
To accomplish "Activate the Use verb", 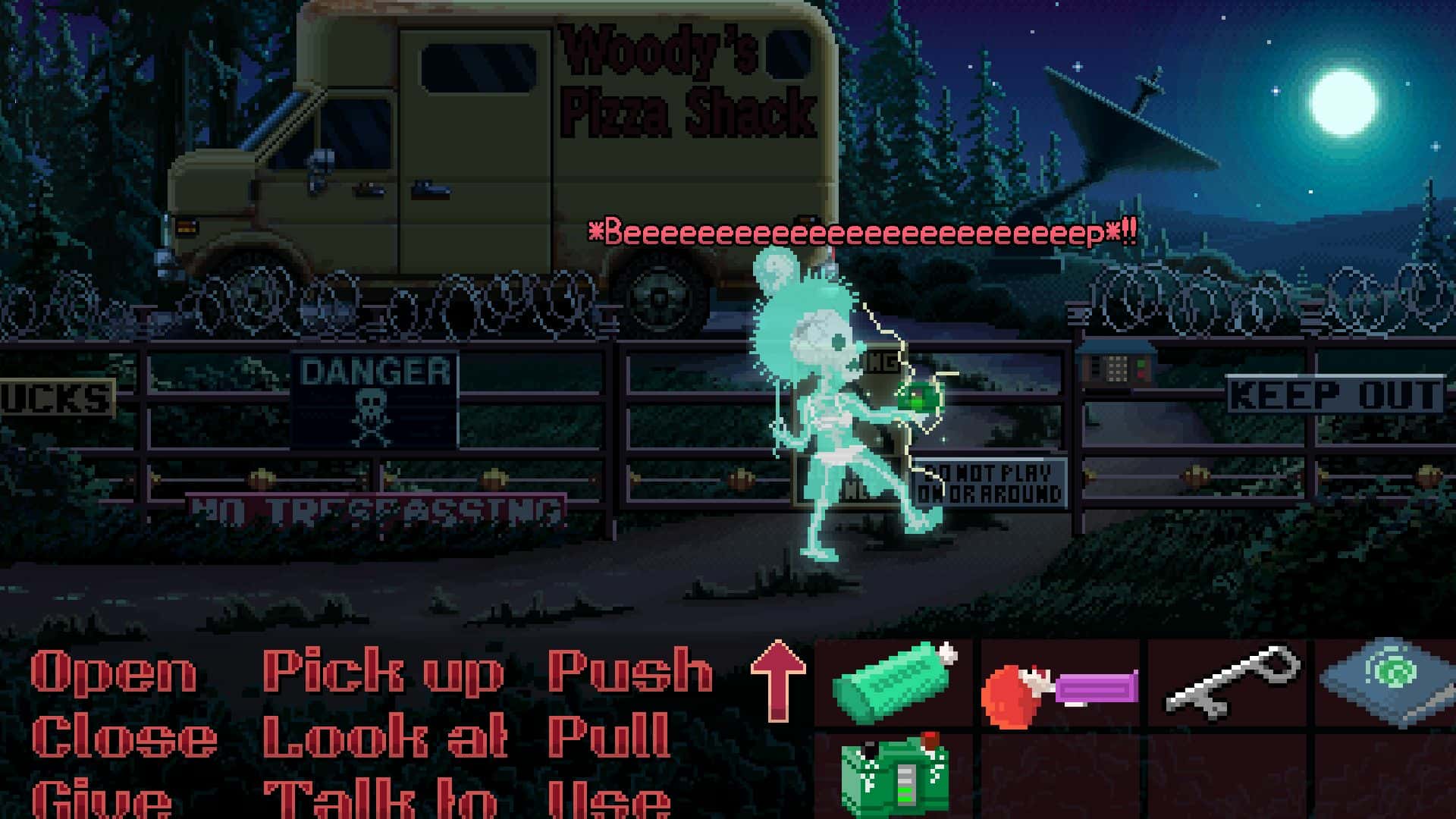I will click(609, 799).
